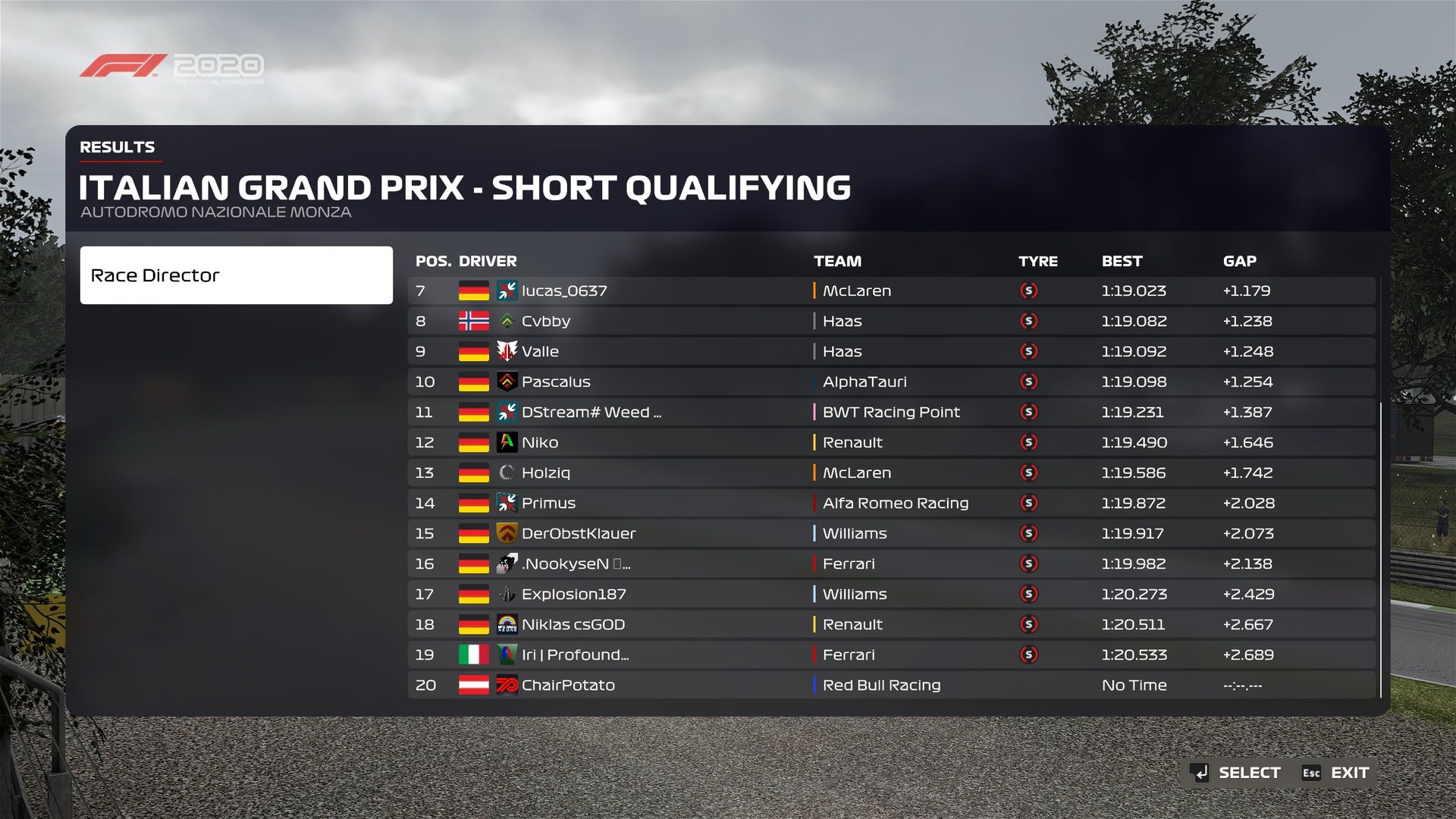Choose Cvbby's qualifying result row
Screen dimensions: 1456x819
(x=891, y=321)
